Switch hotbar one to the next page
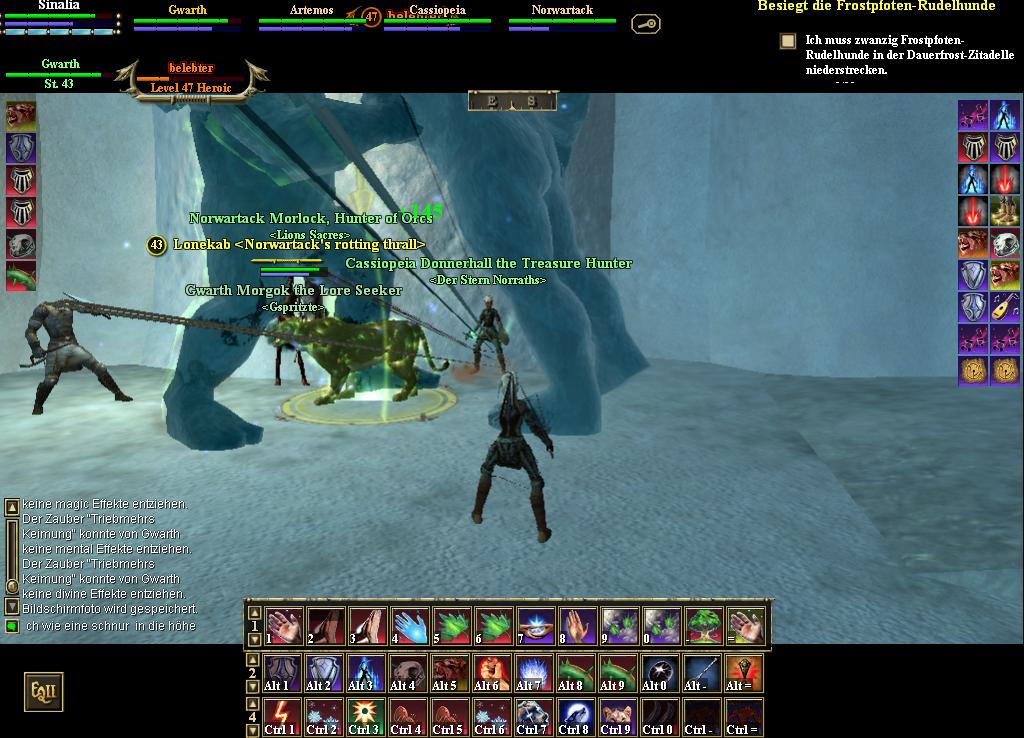The width and height of the screenshot is (1024, 738). [x=255, y=639]
